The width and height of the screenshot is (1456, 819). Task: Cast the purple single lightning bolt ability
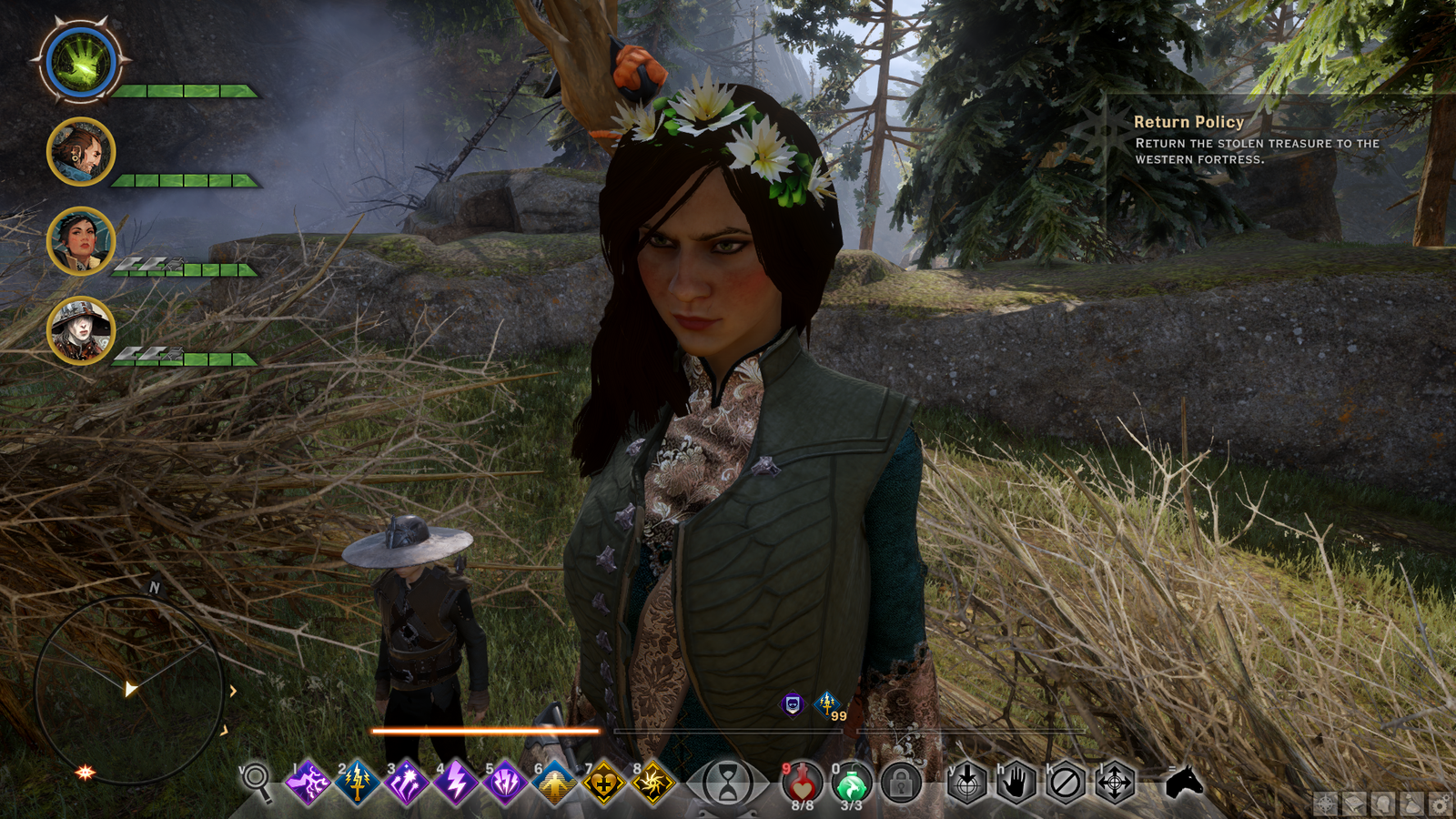[x=455, y=783]
